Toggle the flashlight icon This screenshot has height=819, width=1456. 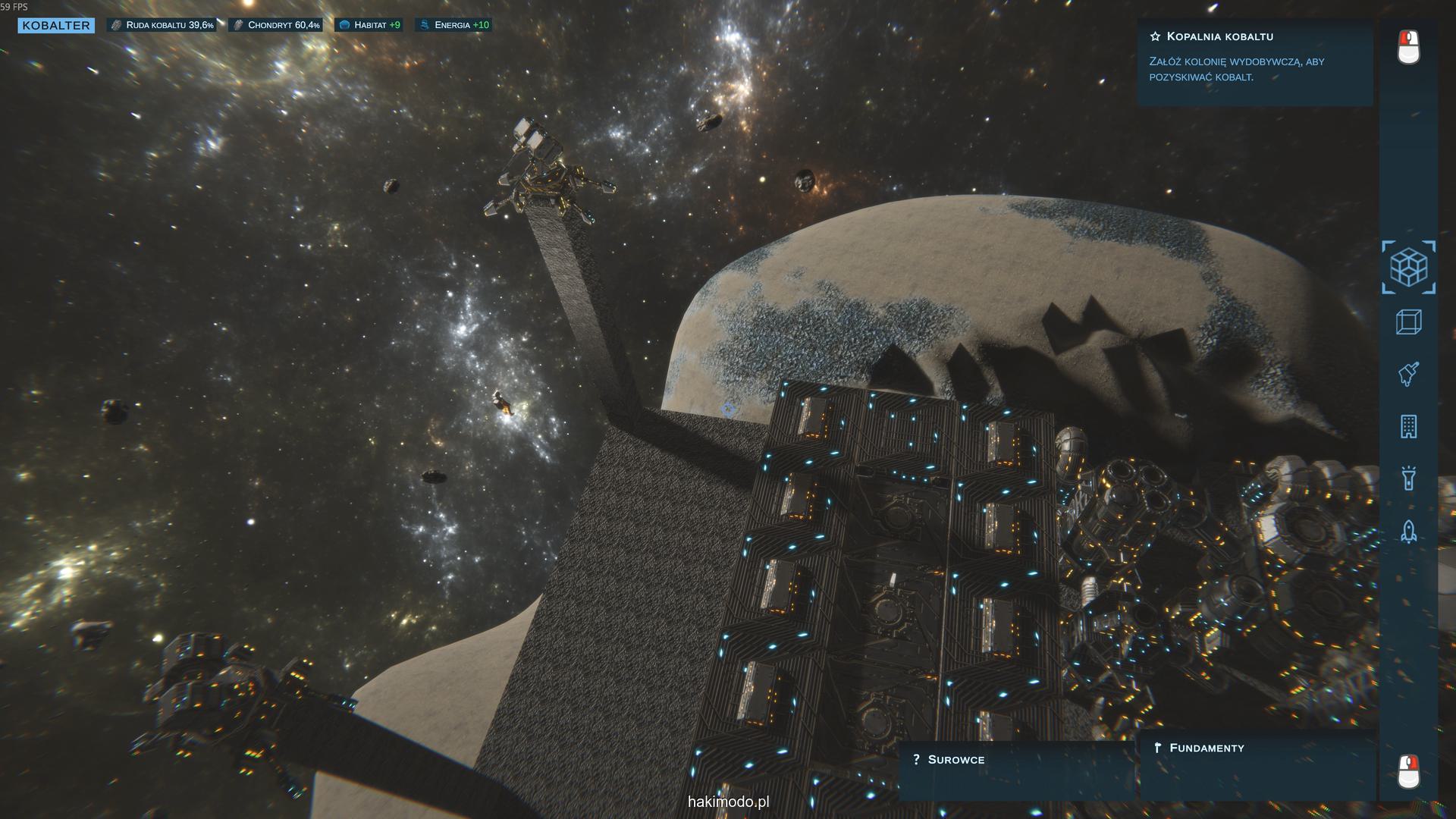point(1408,479)
